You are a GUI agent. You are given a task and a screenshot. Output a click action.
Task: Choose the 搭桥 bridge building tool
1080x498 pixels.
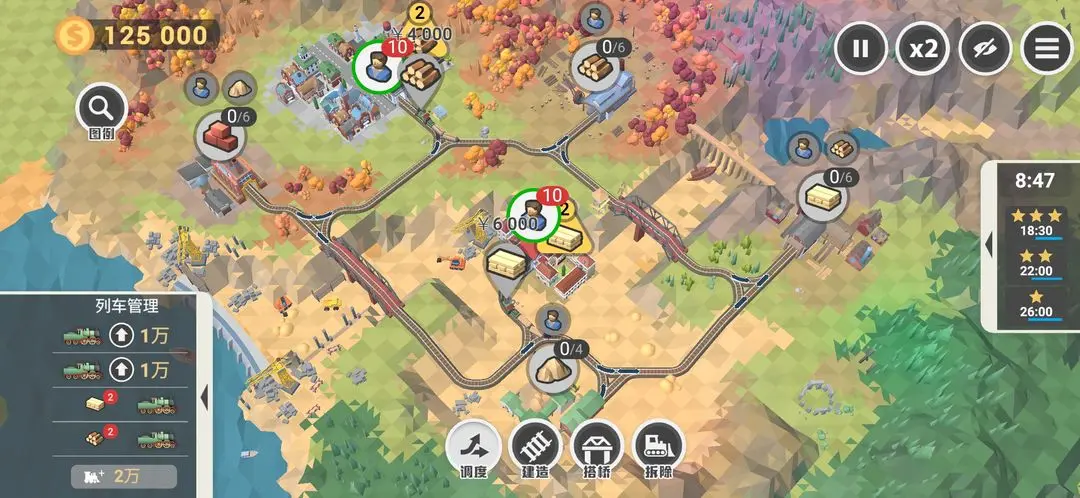597,447
